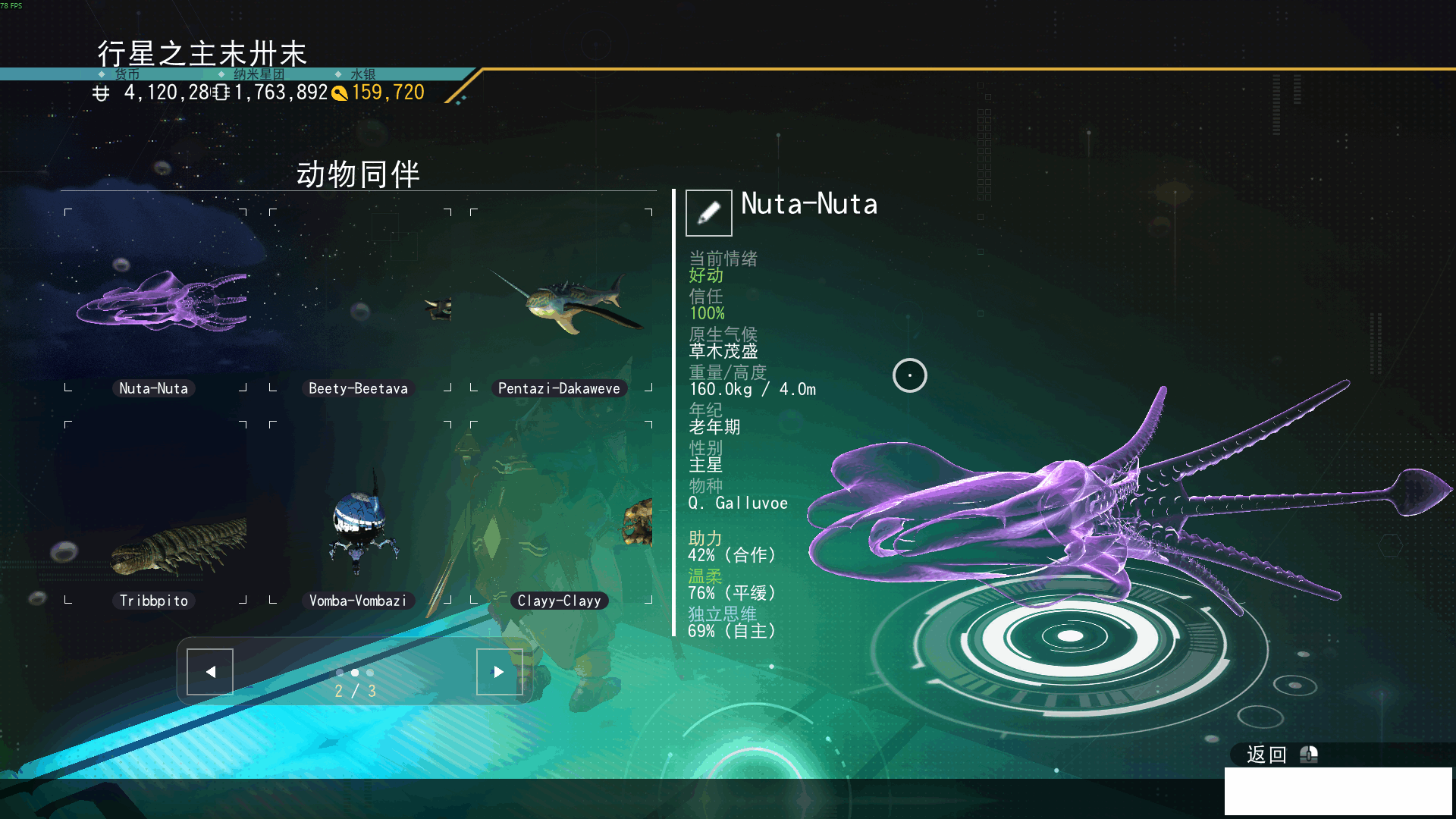Click the pencil icon to rename Nuta-Nuta

point(707,213)
